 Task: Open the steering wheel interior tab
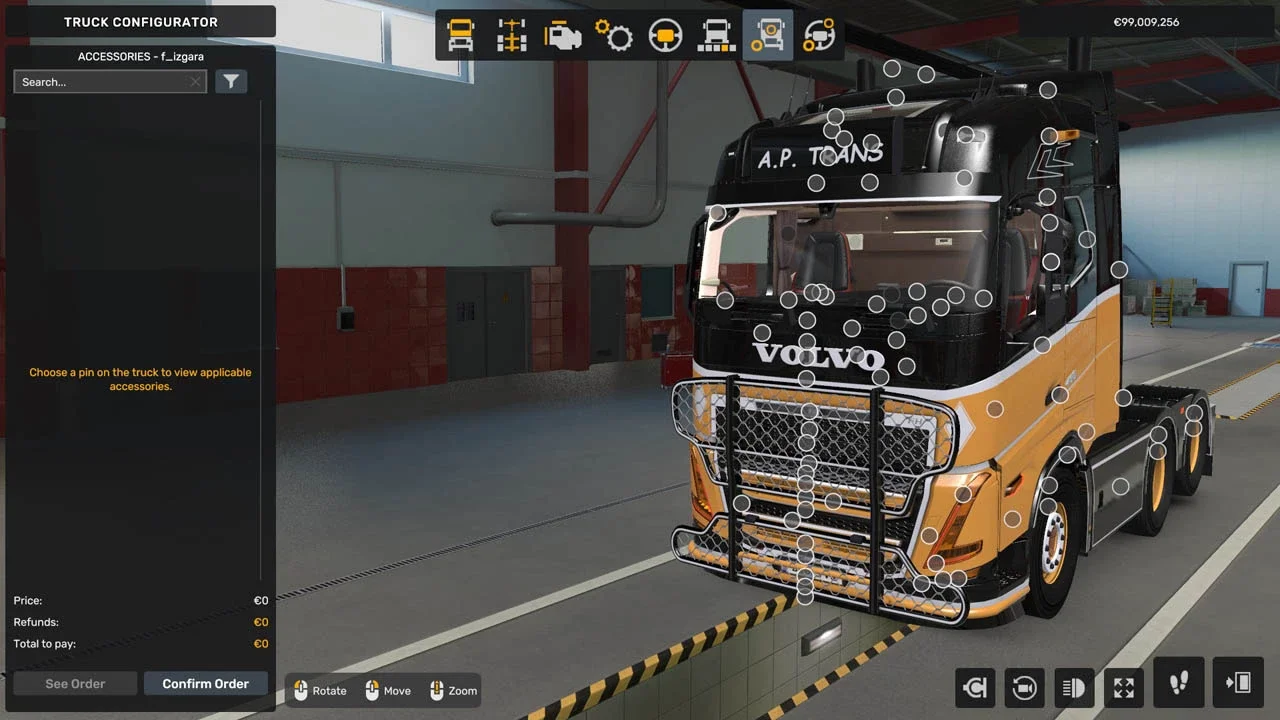[665, 36]
